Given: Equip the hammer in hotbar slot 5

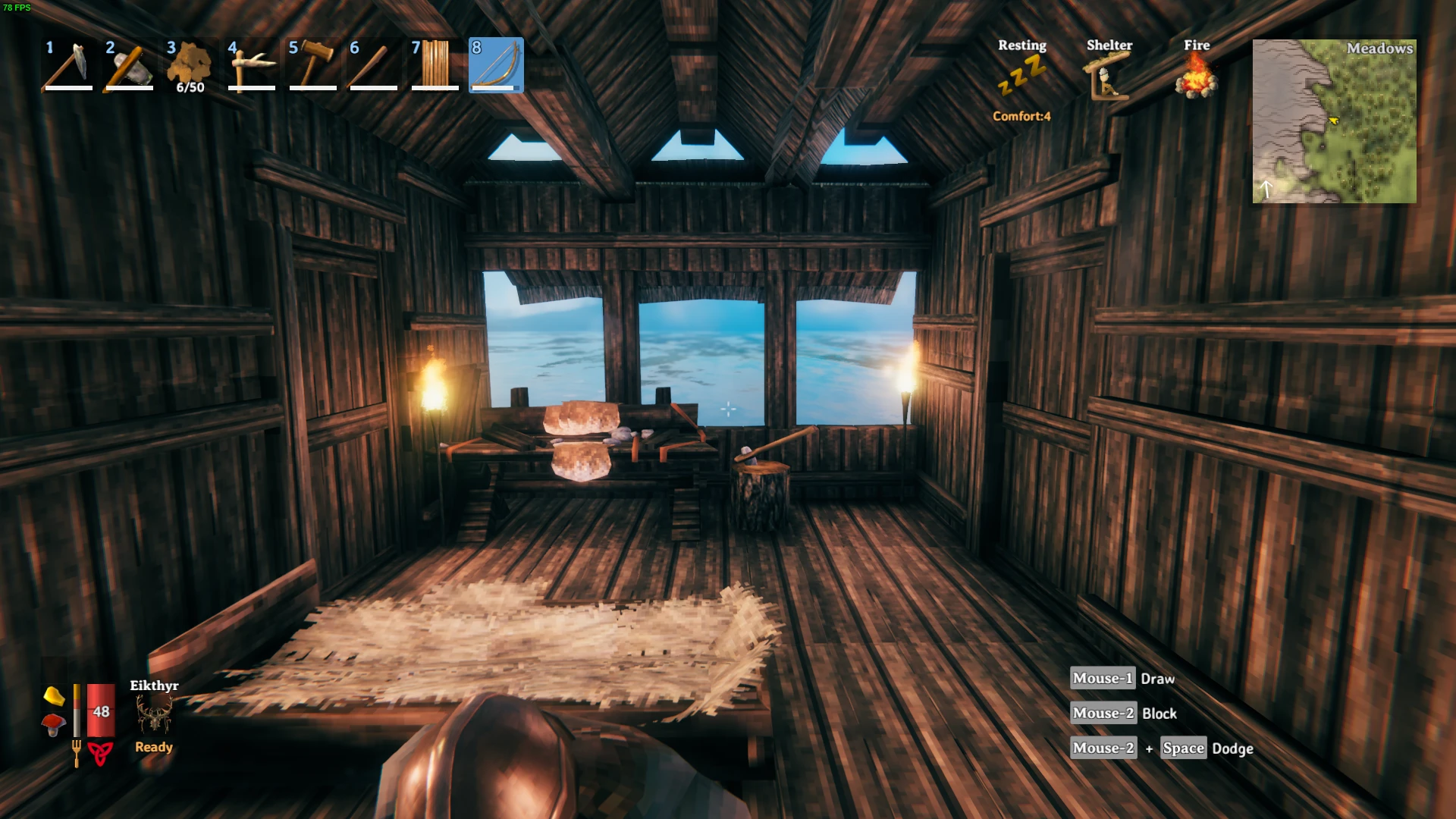Looking at the screenshot, I should tap(312, 66).
